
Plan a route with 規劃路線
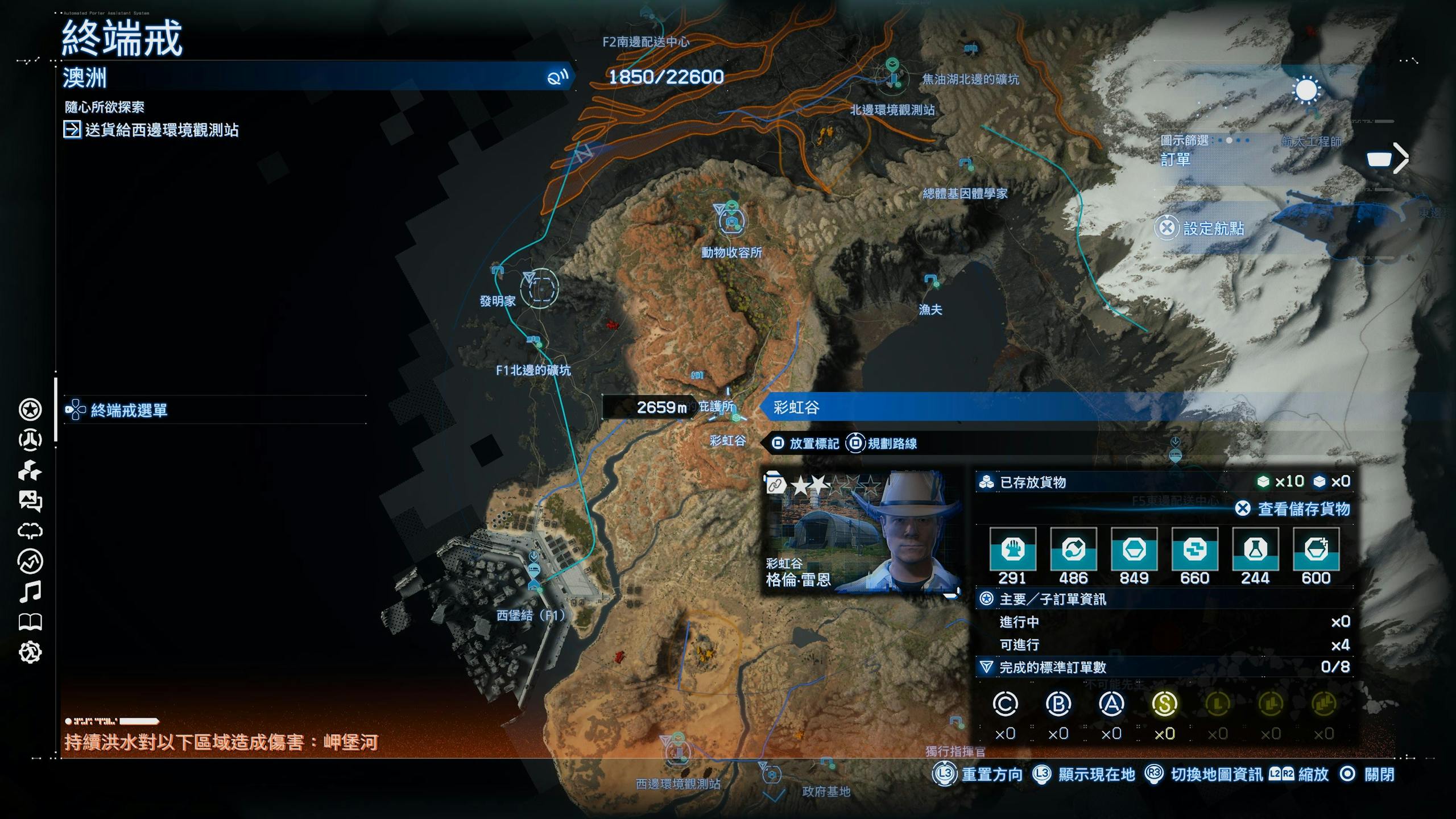(x=882, y=444)
